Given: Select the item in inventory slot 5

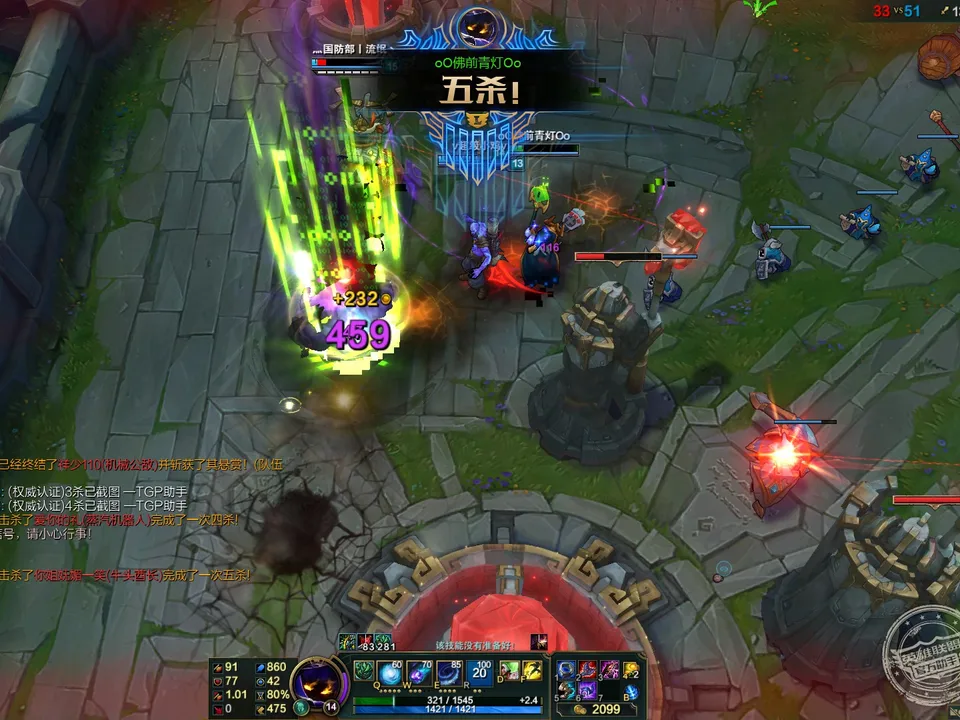Looking at the screenshot, I should click(567, 689).
